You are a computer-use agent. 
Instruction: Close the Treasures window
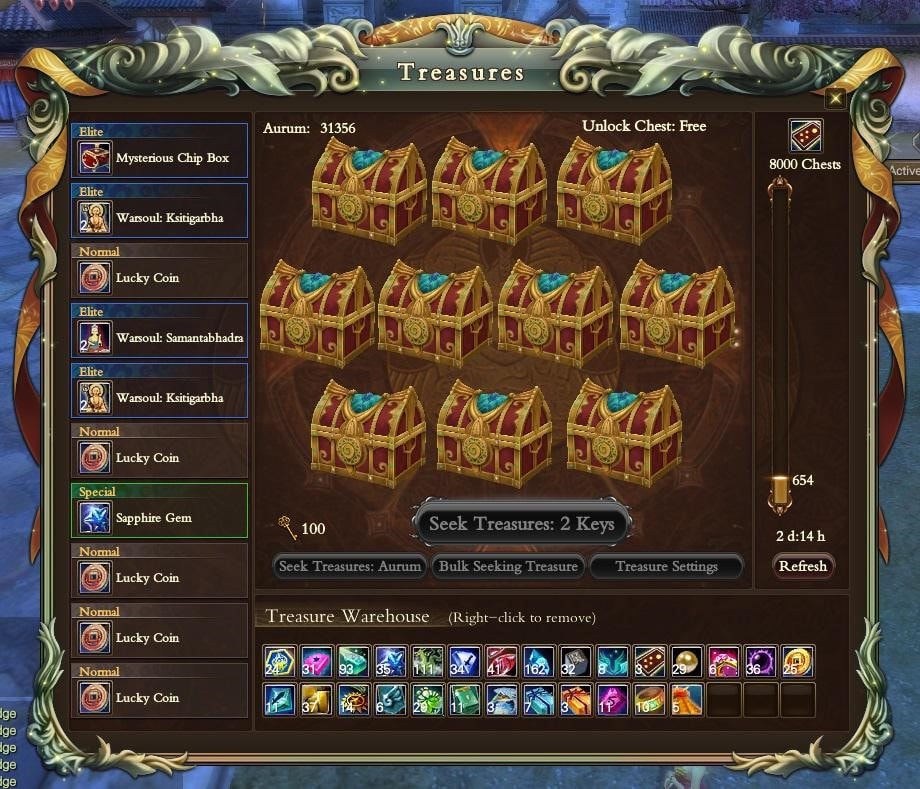[x=835, y=98]
